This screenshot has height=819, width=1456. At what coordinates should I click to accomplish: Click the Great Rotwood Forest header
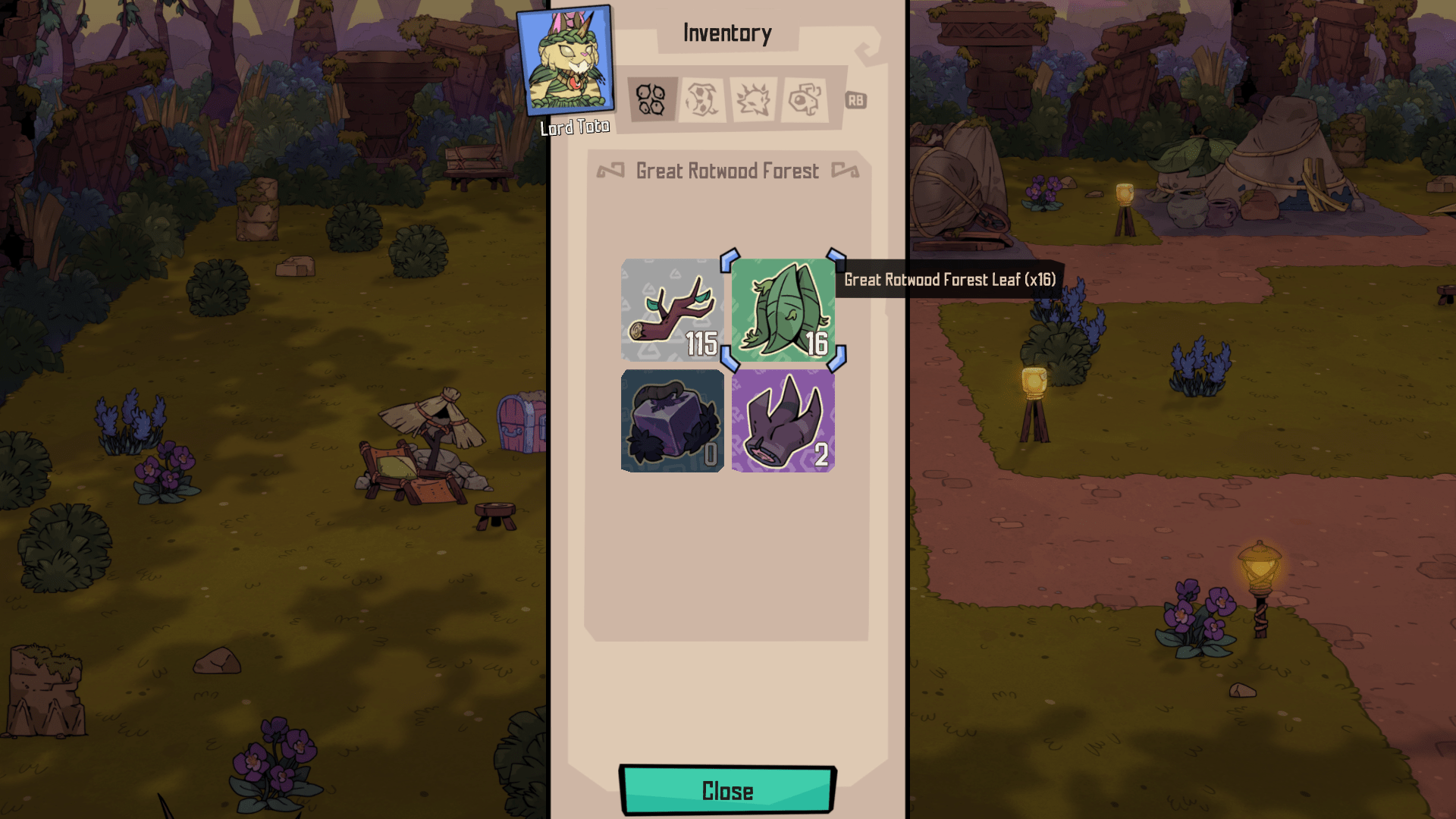(x=726, y=171)
